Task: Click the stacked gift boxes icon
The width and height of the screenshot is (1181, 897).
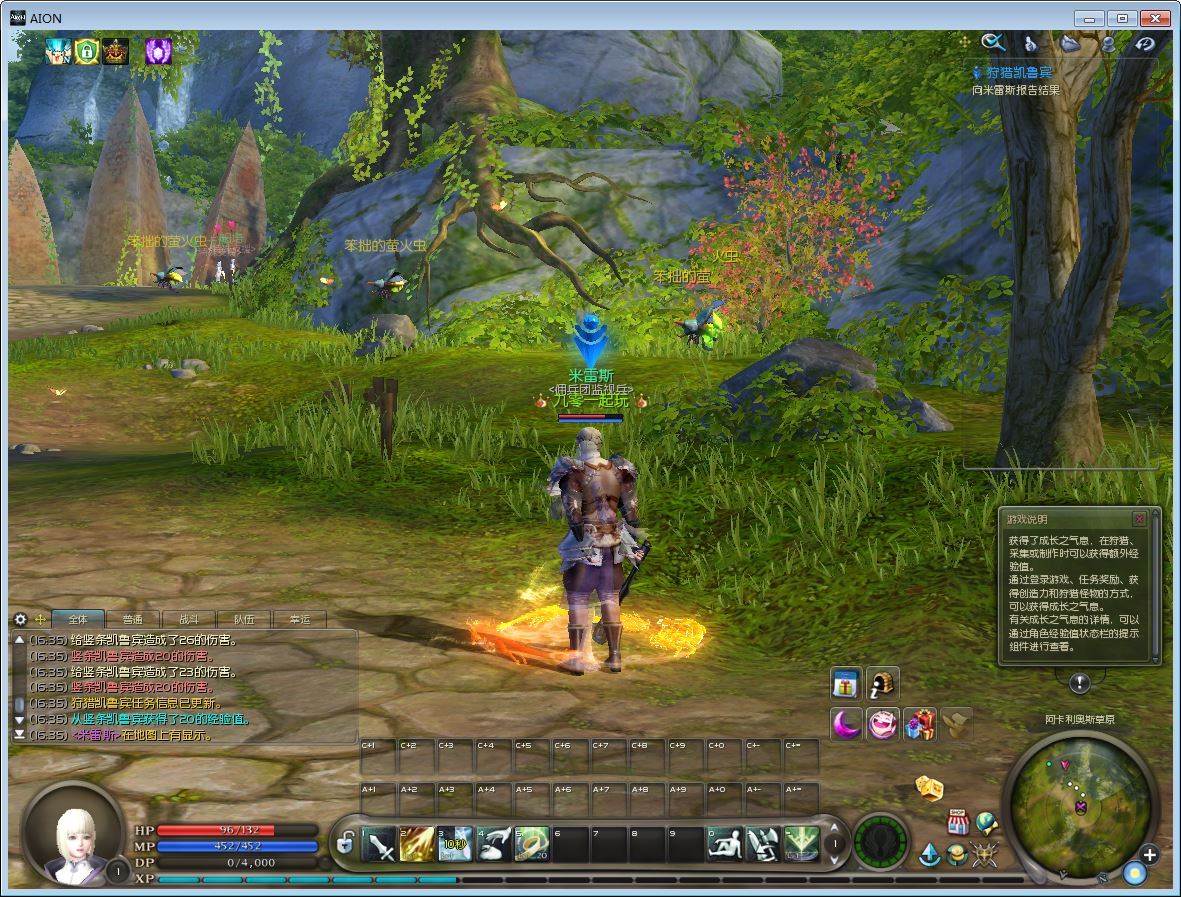Action: 919,723
